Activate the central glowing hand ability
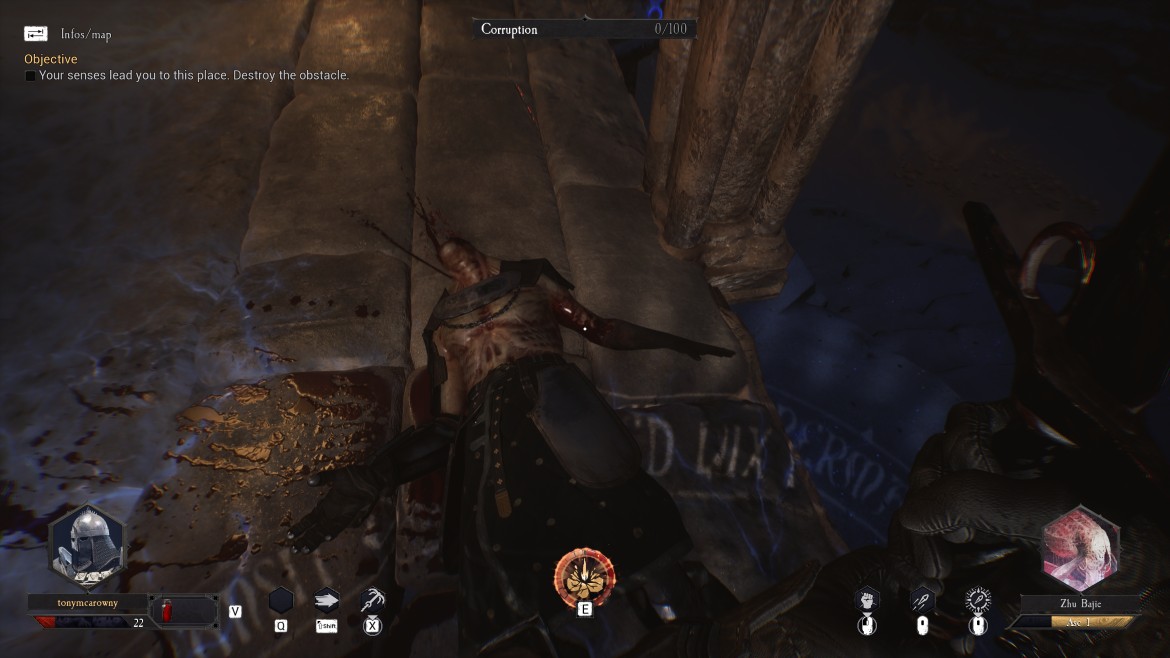1170x658 pixels. tap(585, 575)
